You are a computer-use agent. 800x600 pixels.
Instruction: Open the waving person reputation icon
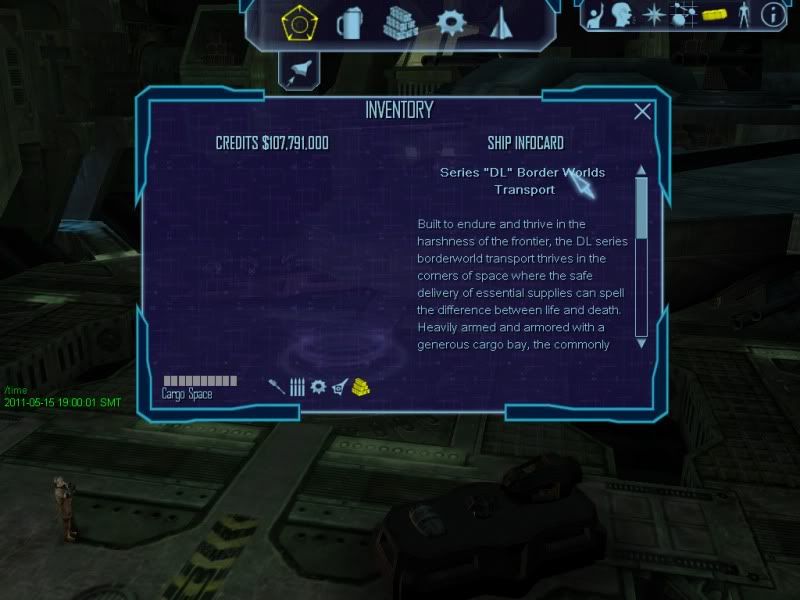[598, 15]
